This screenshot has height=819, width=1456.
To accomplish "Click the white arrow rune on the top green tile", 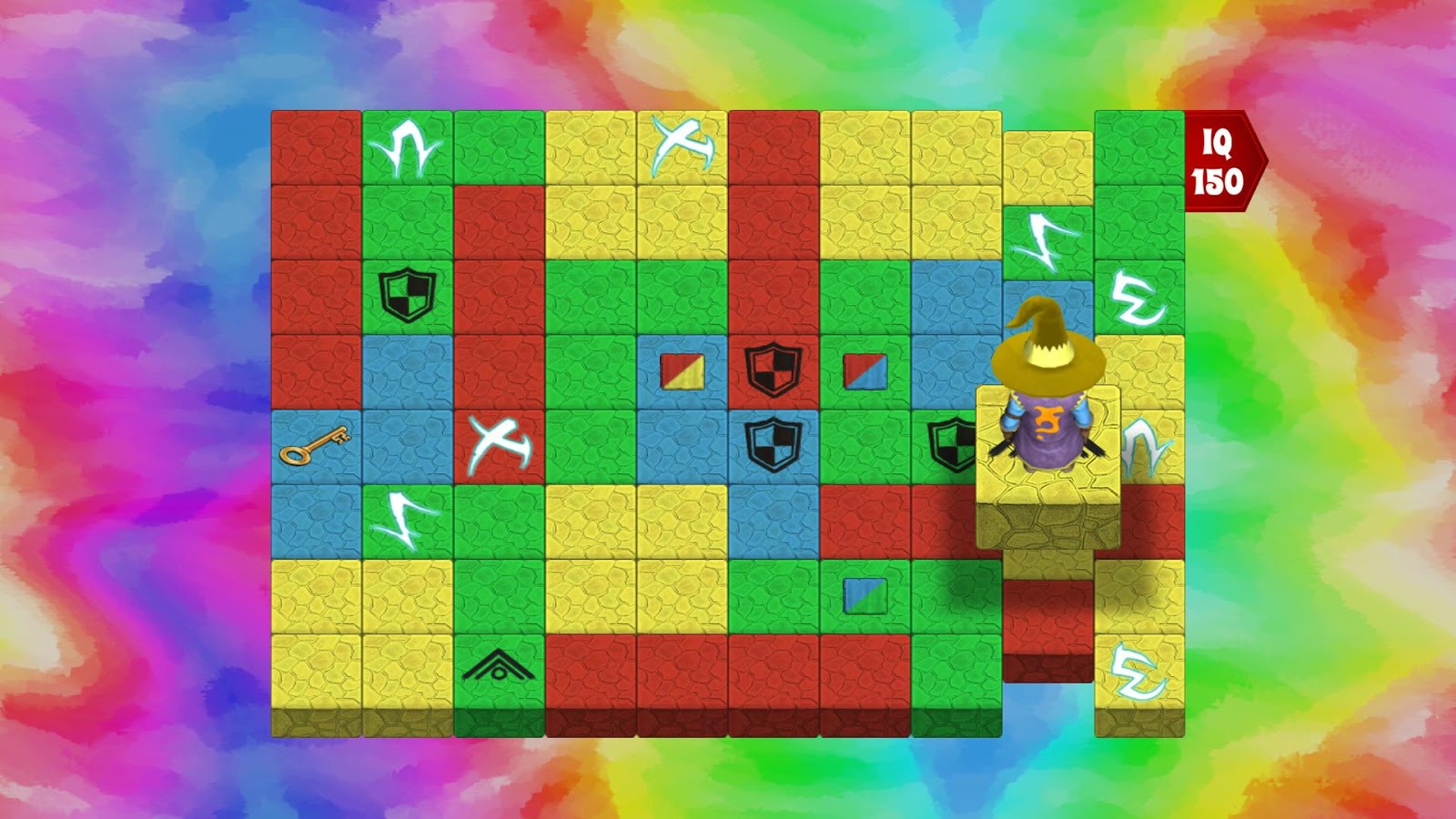I will pyautogui.click(x=407, y=146).
